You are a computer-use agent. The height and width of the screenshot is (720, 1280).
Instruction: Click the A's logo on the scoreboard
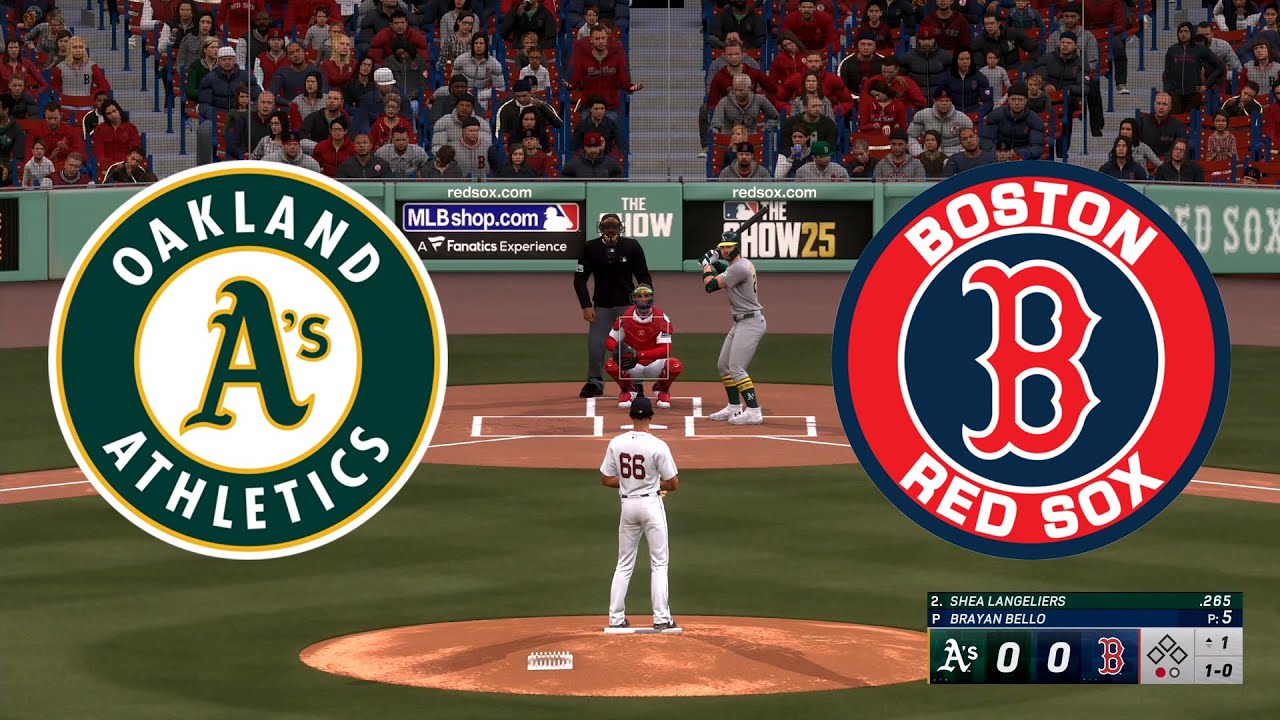pos(956,655)
